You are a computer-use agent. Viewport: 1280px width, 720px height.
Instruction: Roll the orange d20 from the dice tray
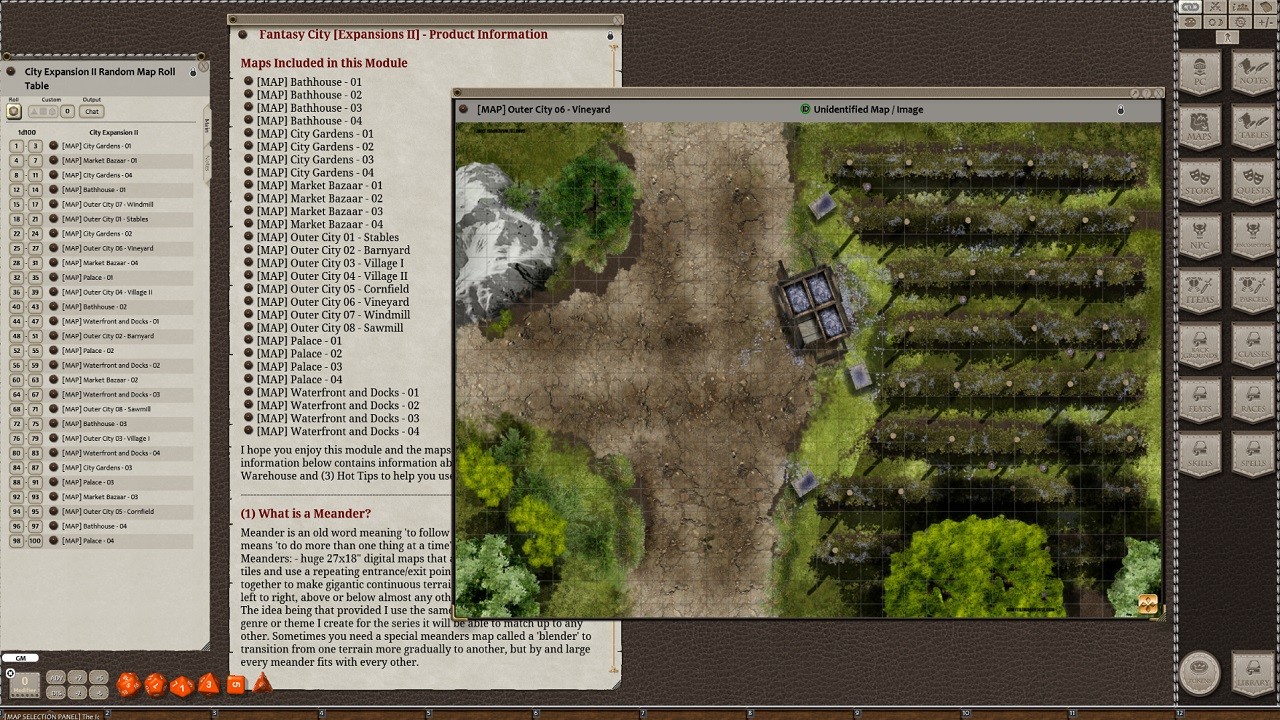pyautogui.click(x=128, y=683)
